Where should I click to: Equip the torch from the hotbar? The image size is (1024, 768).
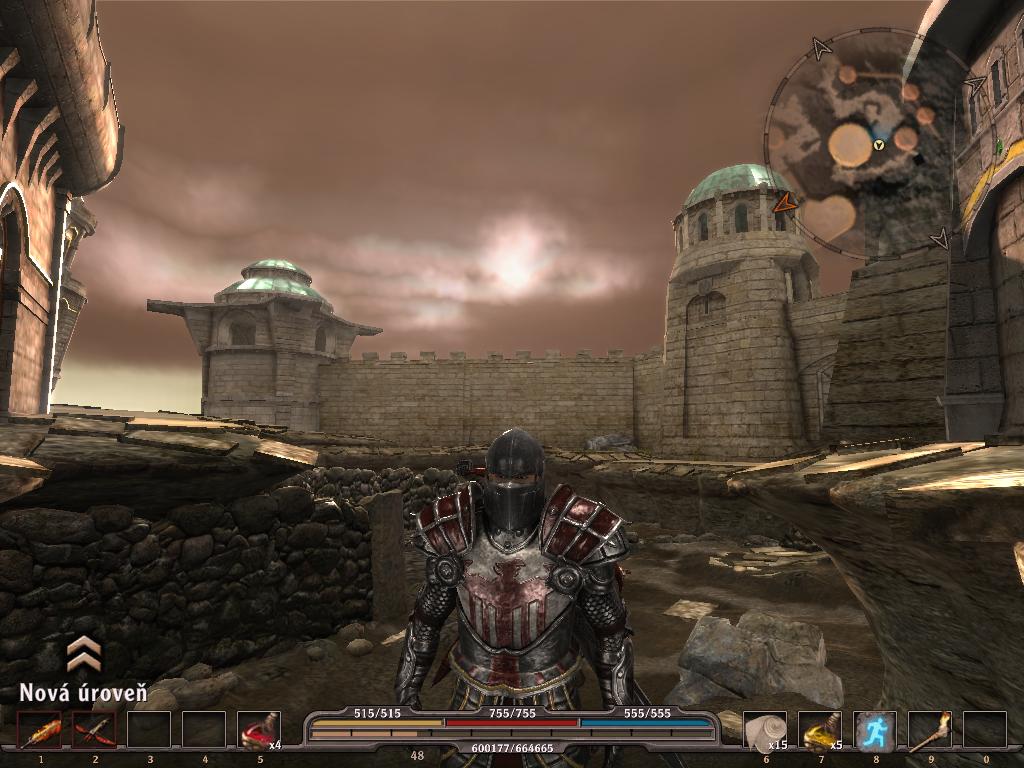(929, 730)
